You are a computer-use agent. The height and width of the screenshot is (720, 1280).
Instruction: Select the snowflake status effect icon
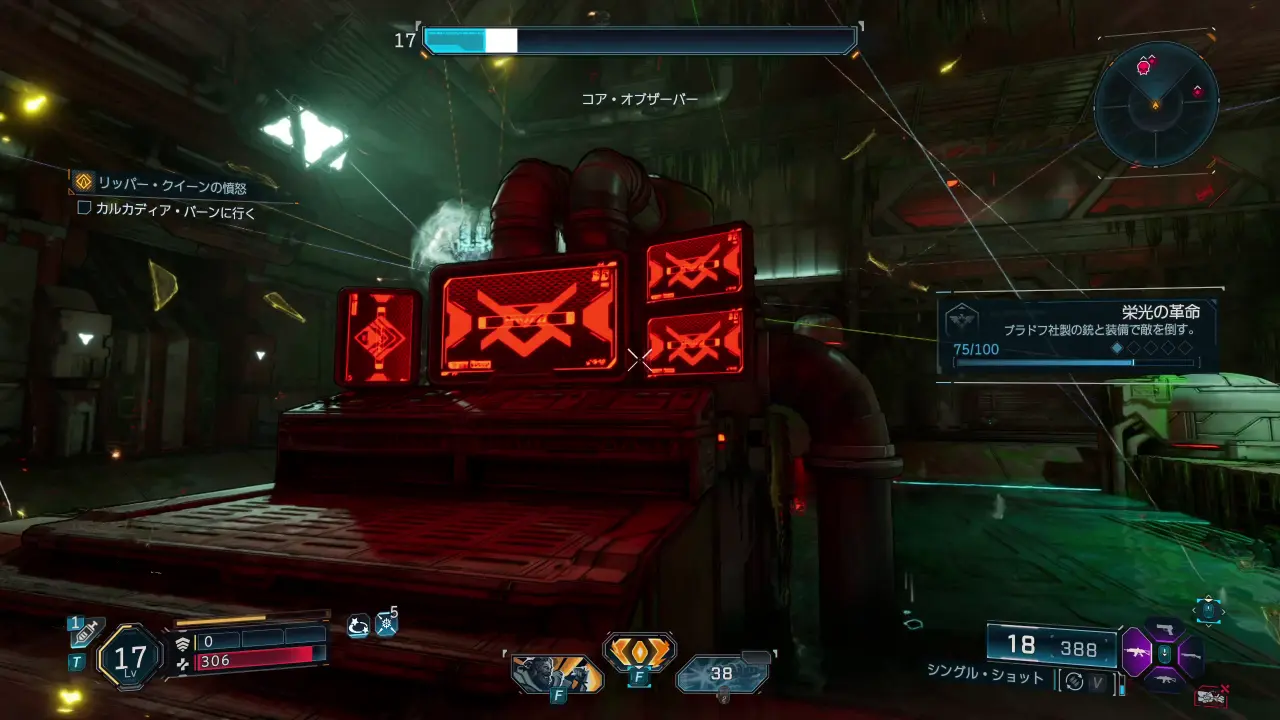pyautogui.click(x=386, y=625)
